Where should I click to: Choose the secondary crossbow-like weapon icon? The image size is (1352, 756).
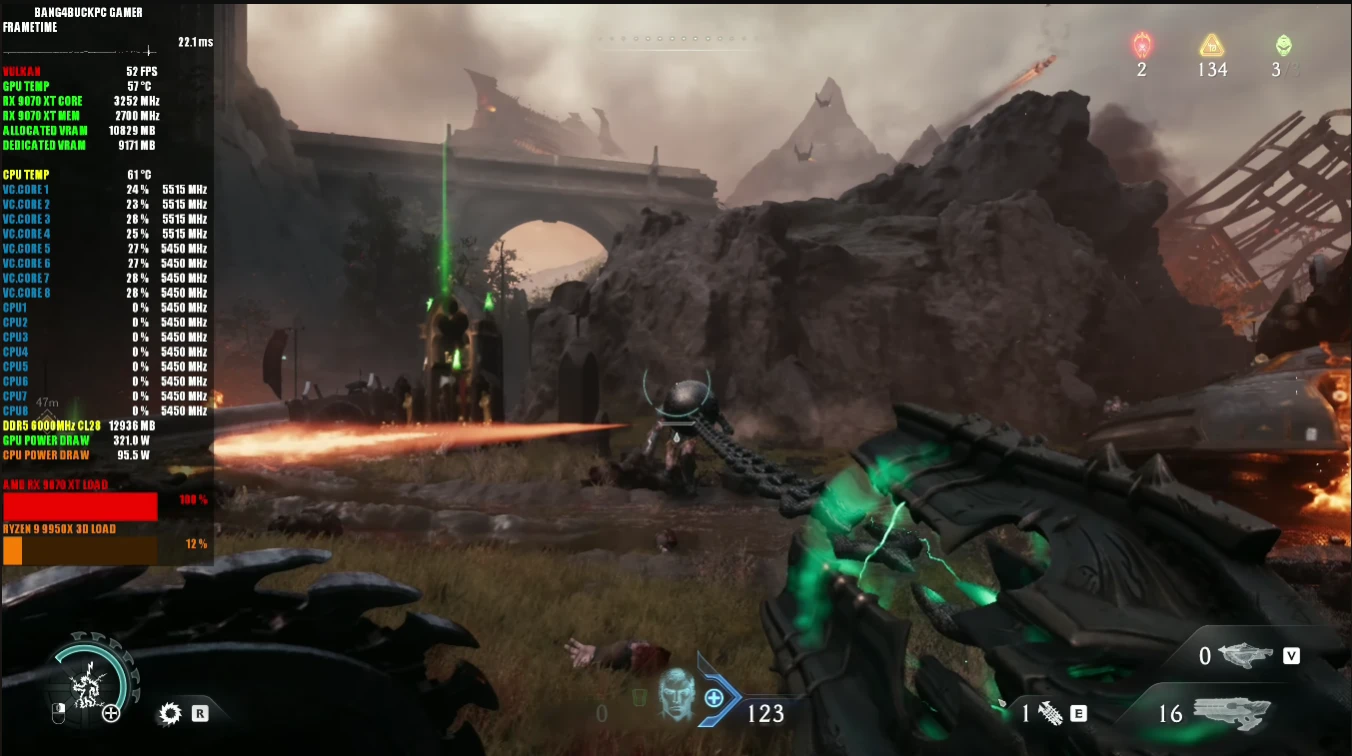tap(1245, 655)
